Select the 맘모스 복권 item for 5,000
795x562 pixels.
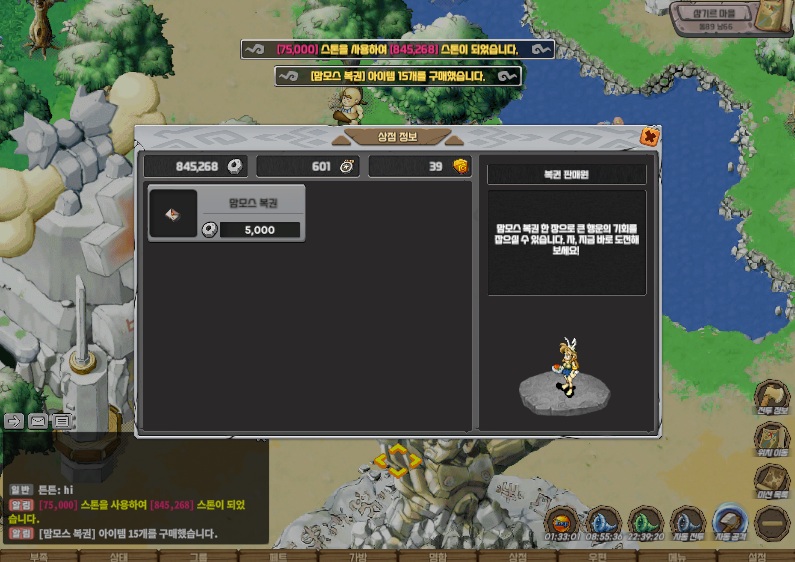point(226,213)
